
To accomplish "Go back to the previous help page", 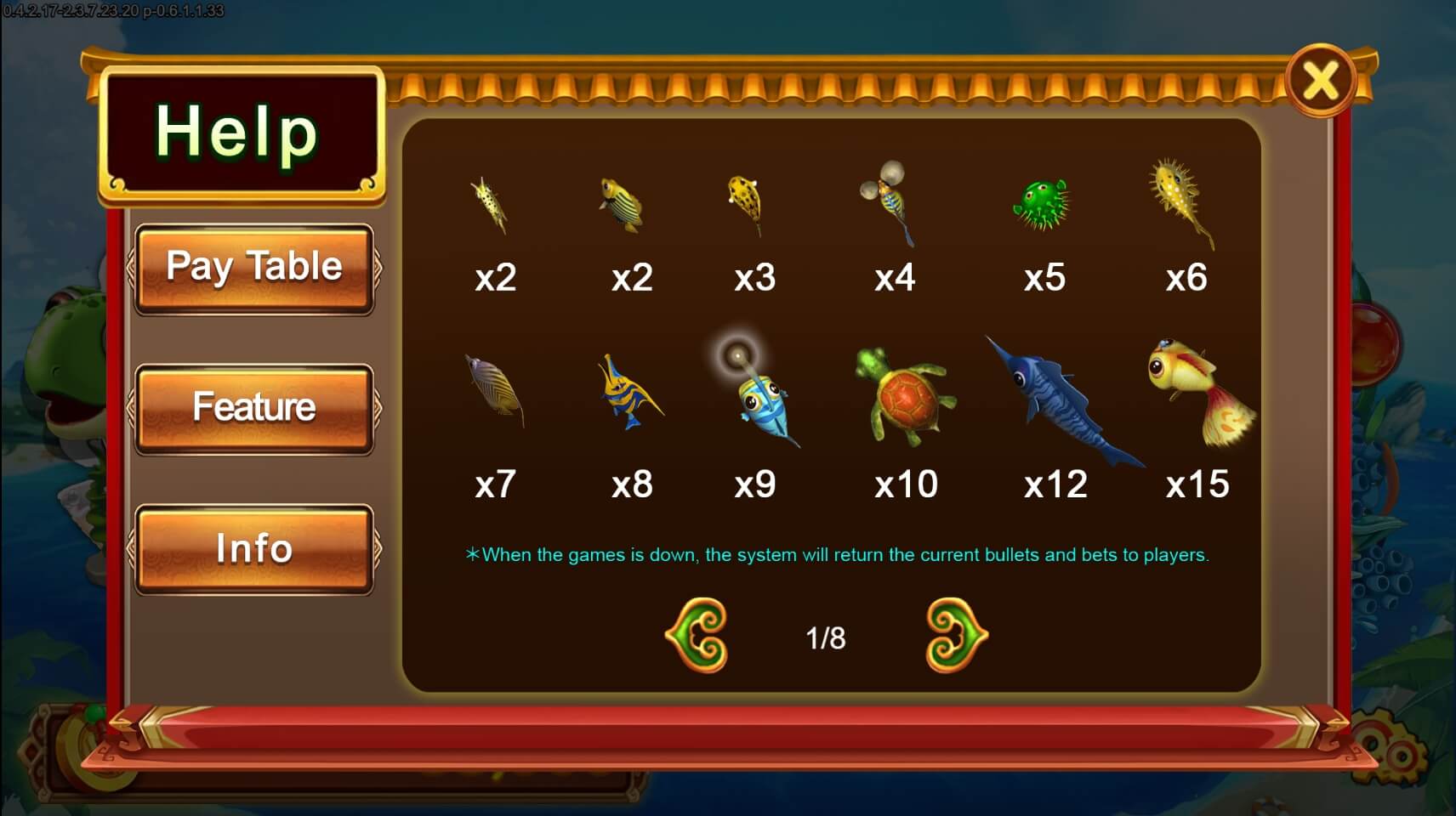I will tap(697, 636).
